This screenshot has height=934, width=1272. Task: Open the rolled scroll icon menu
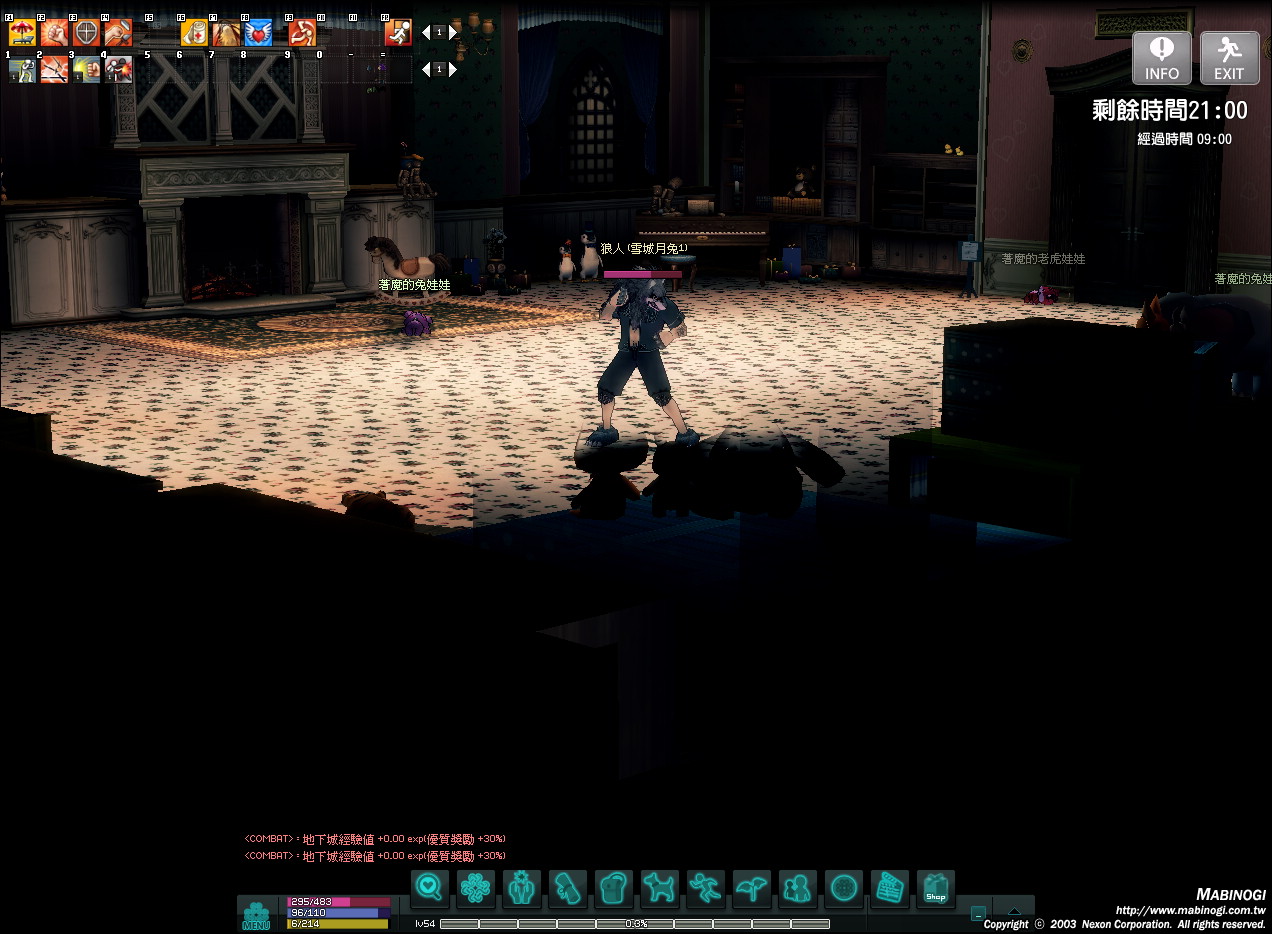point(567,888)
